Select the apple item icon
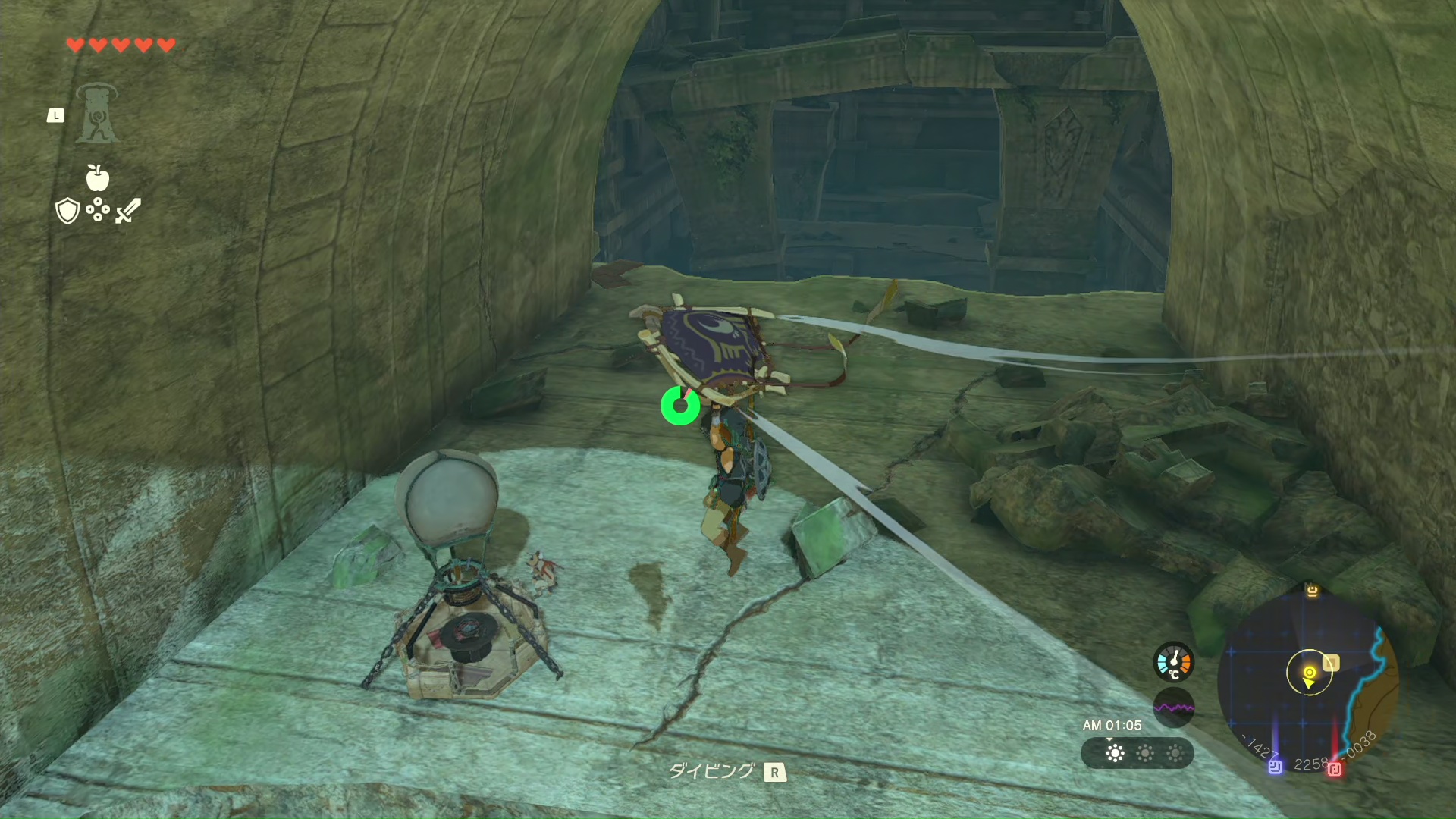The image size is (1456, 819). tap(98, 177)
